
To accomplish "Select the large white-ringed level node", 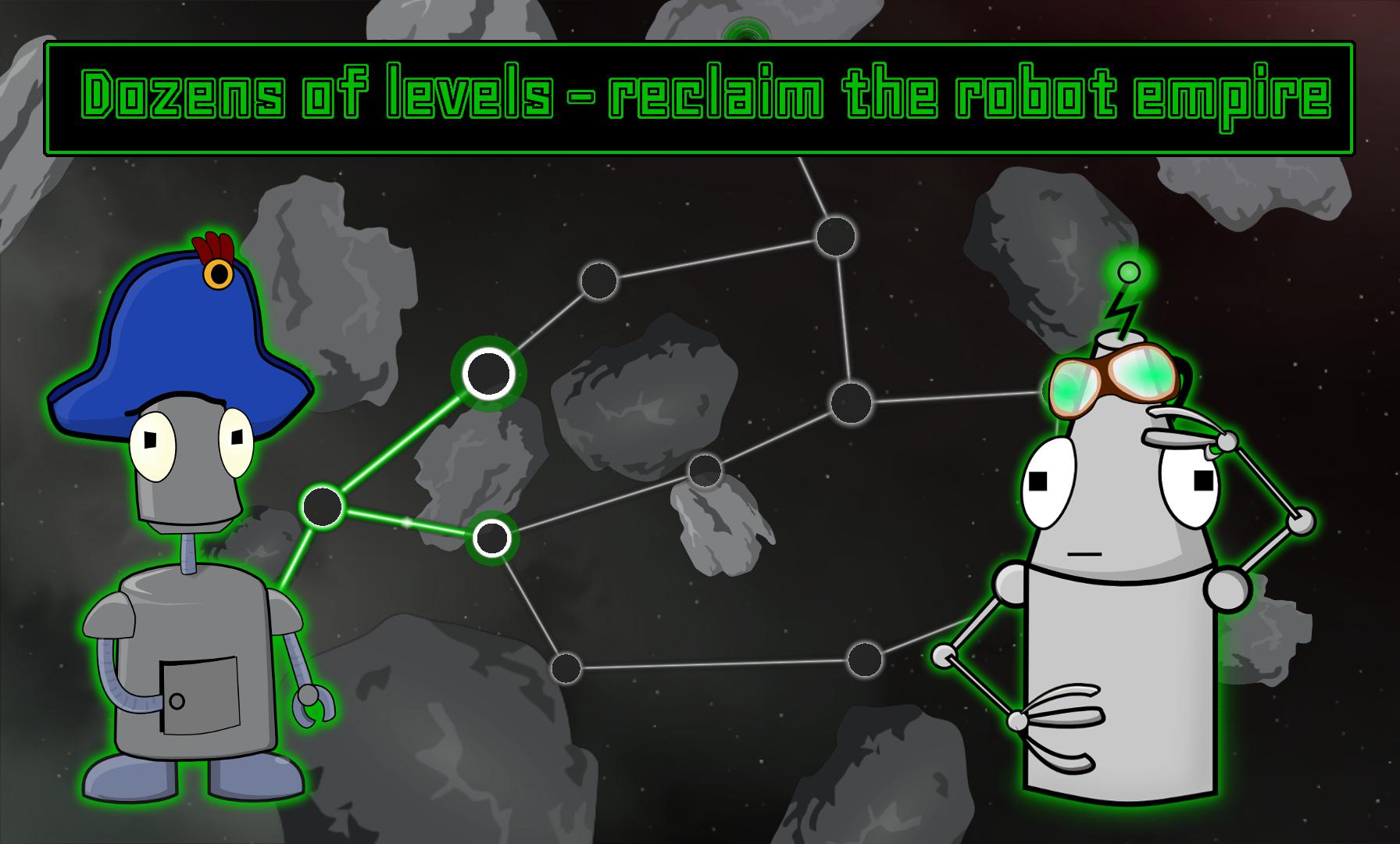I will tap(488, 374).
